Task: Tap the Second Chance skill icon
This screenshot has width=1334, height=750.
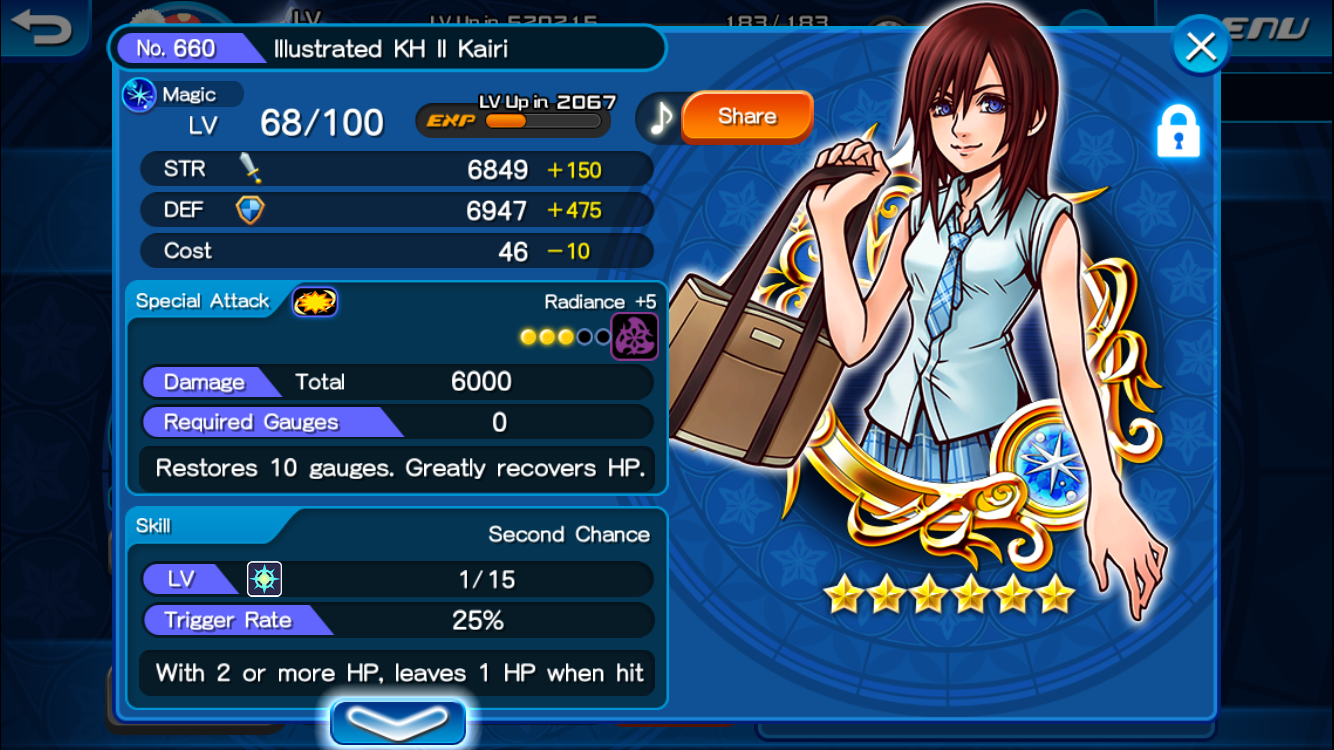Action: tap(265, 579)
